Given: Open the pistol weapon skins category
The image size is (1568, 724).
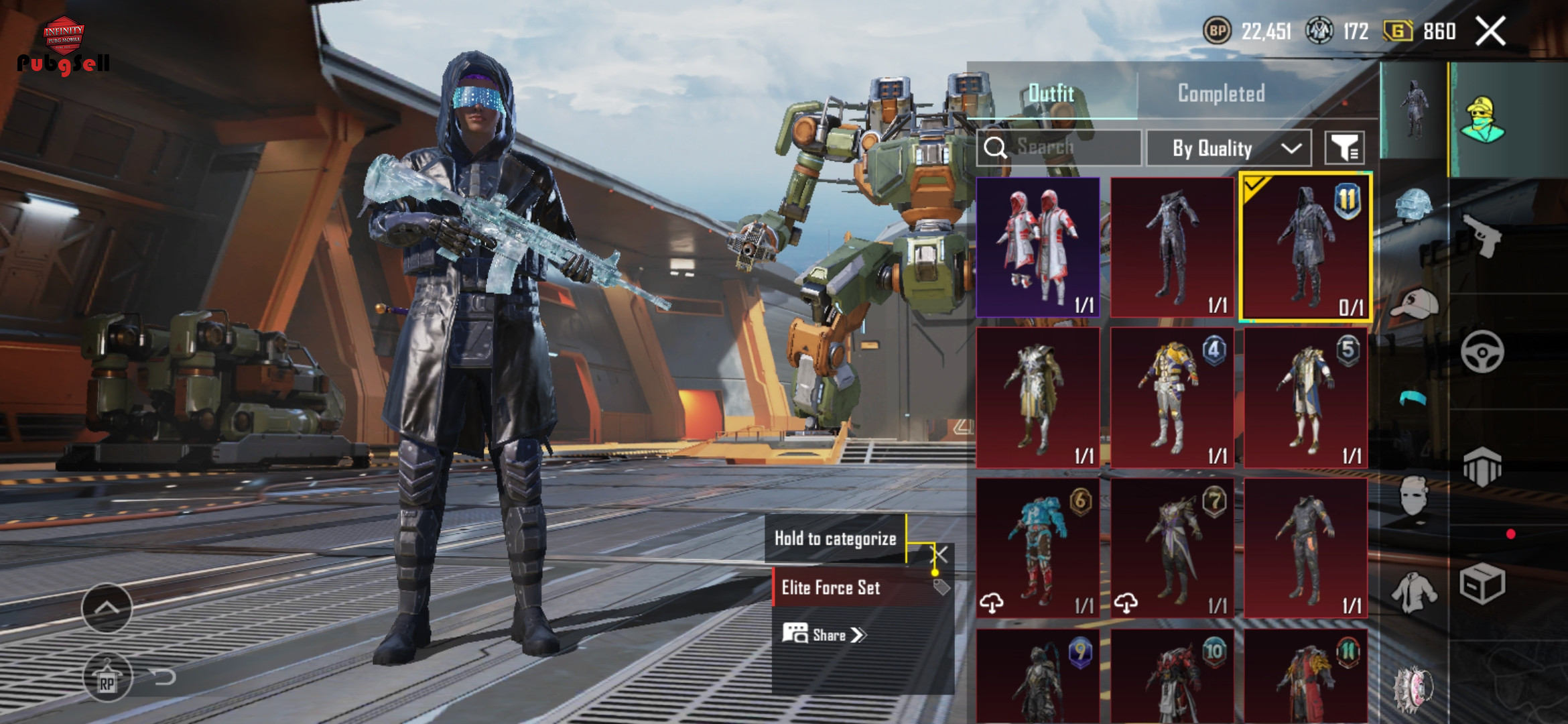Looking at the screenshot, I should point(1482,235).
